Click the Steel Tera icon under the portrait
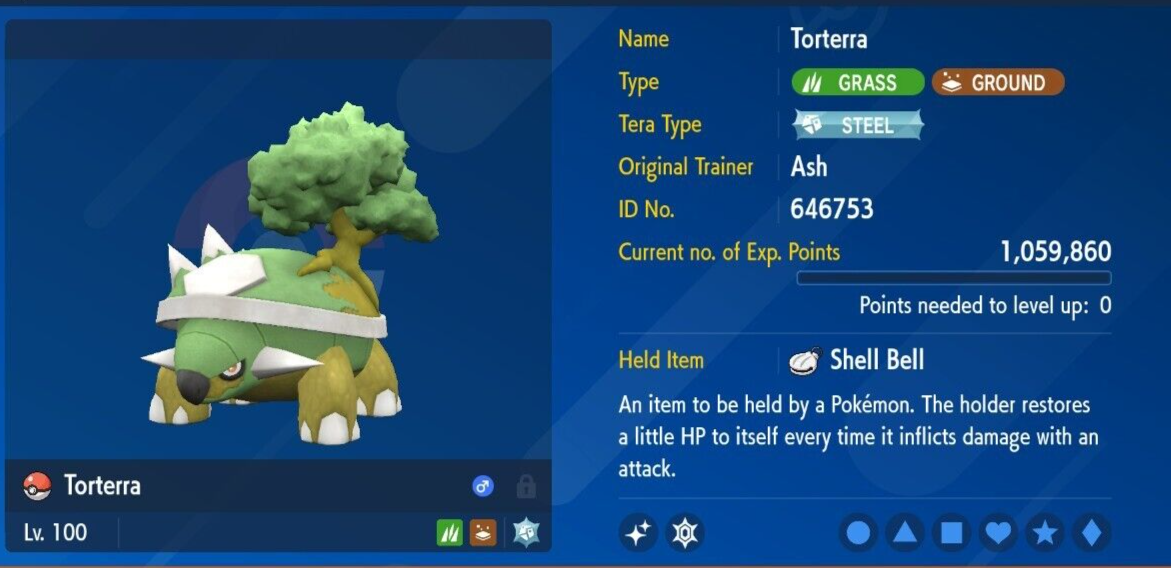1171x568 pixels. (x=526, y=532)
